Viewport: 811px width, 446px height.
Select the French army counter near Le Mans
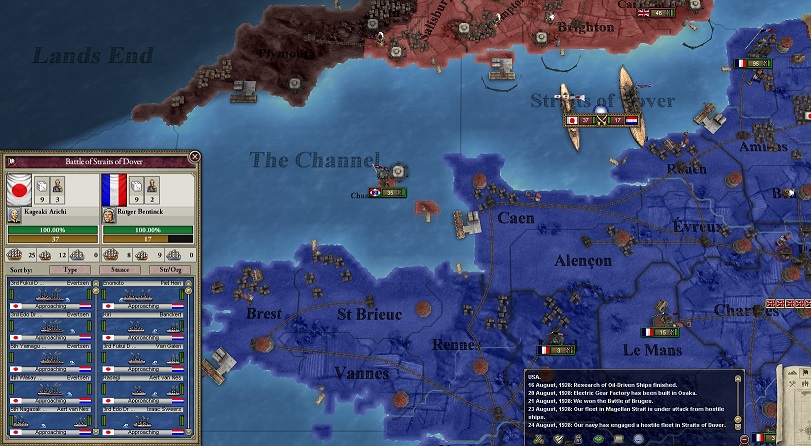click(658, 332)
